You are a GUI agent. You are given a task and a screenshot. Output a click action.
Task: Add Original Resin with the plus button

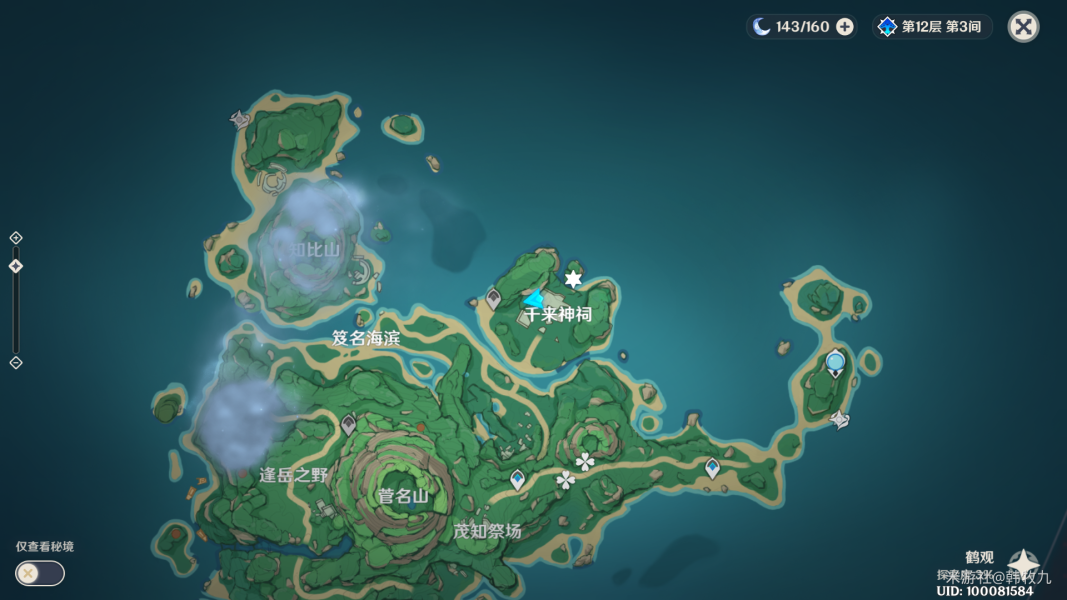(x=845, y=27)
